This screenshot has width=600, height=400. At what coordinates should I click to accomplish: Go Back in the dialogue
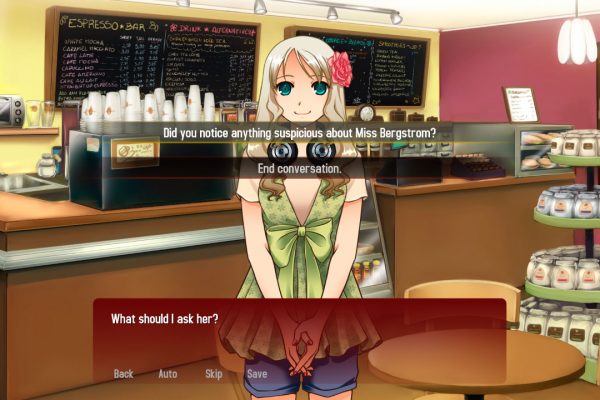[x=123, y=374]
